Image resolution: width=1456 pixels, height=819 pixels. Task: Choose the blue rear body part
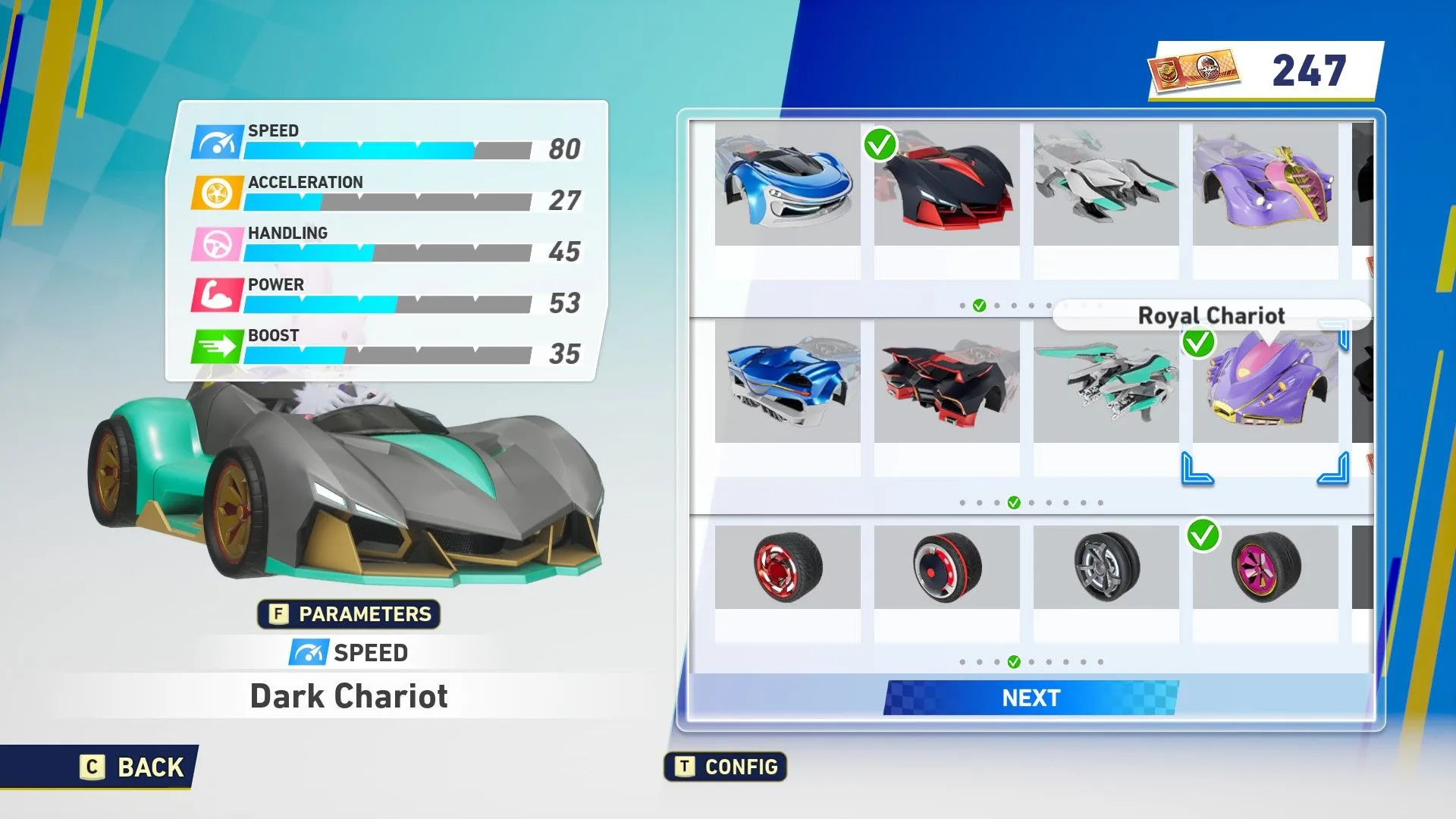tap(787, 382)
